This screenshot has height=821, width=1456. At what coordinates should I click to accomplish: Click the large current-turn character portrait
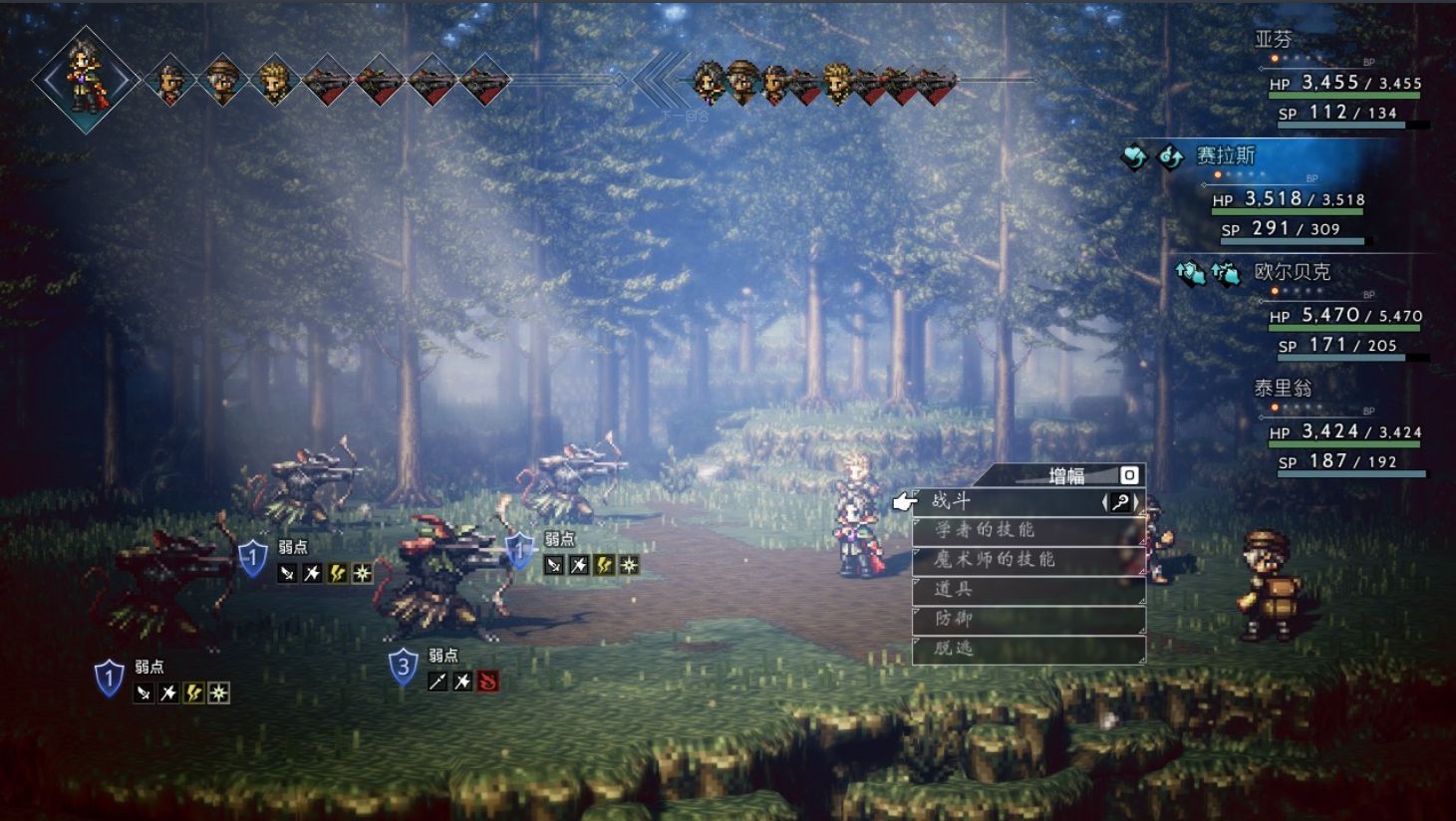85,79
